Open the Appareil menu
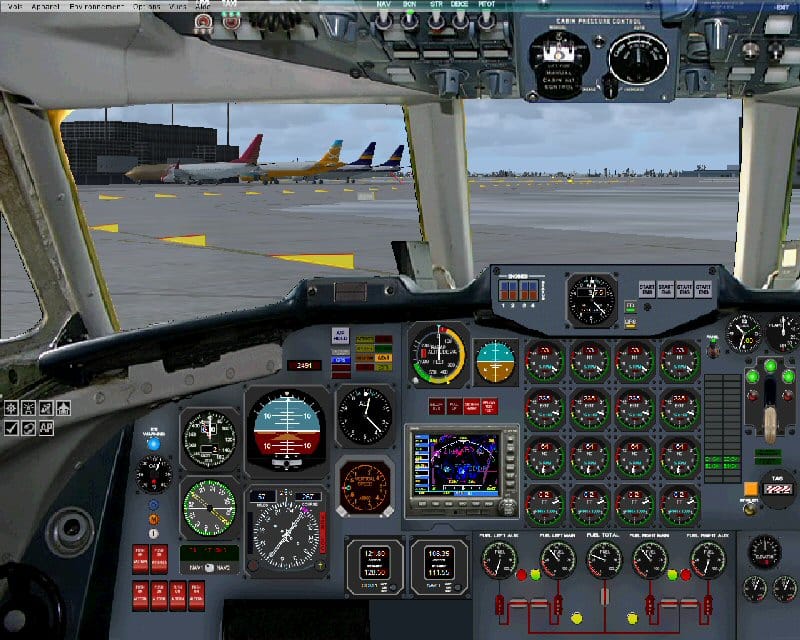 (x=45, y=6)
